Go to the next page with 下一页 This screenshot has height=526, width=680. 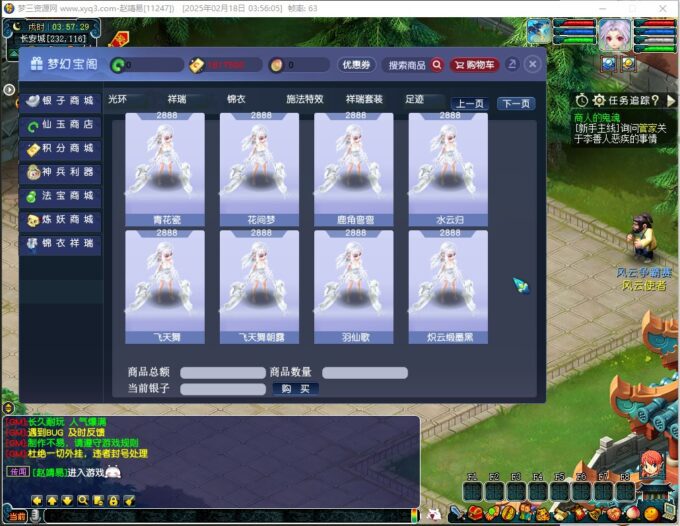coord(516,103)
